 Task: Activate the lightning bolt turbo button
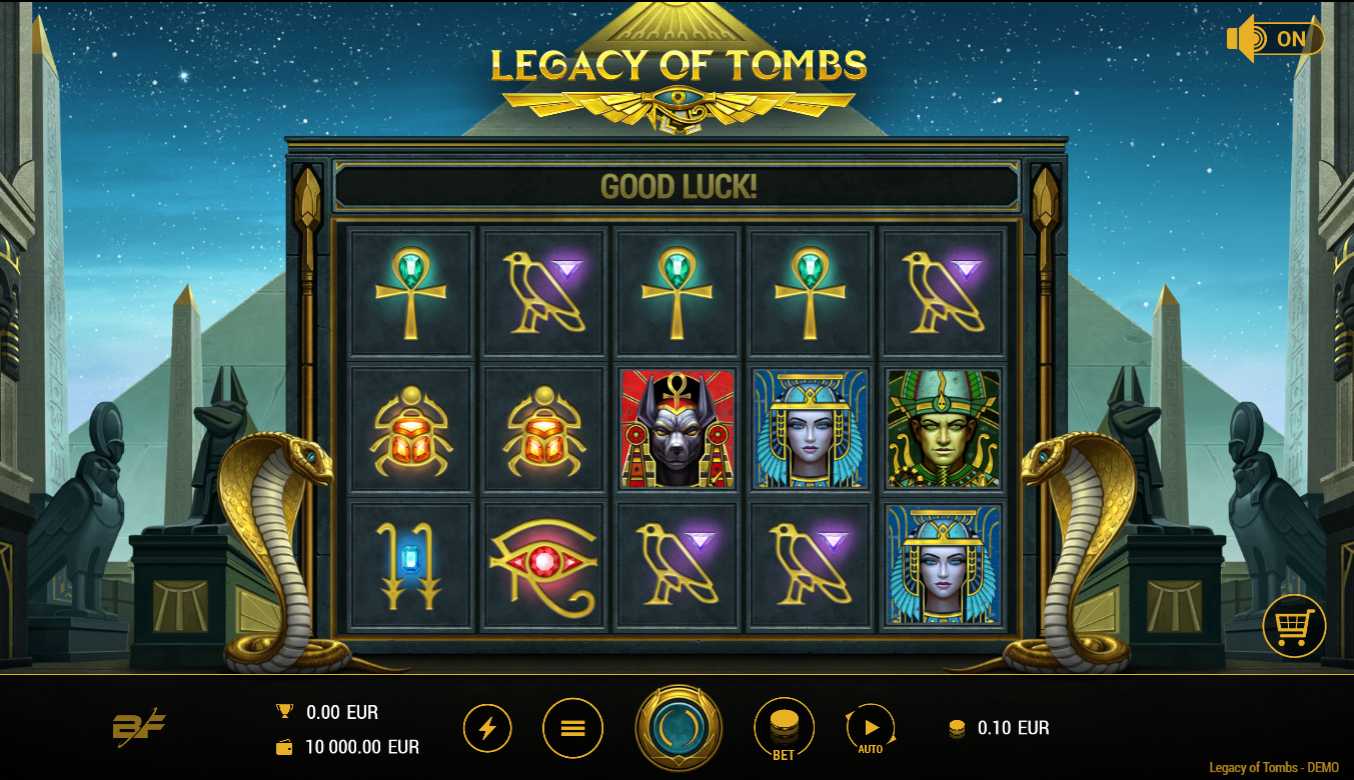point(487,728)
